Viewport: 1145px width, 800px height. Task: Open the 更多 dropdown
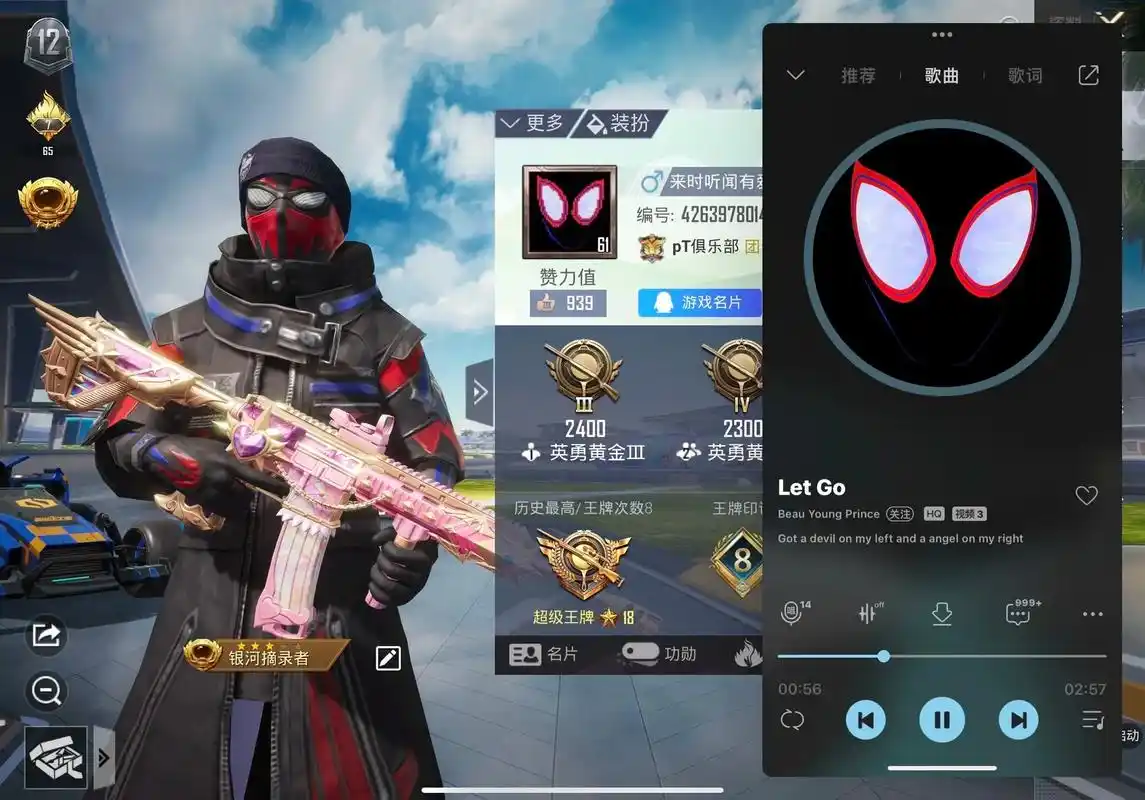point(534,123)
